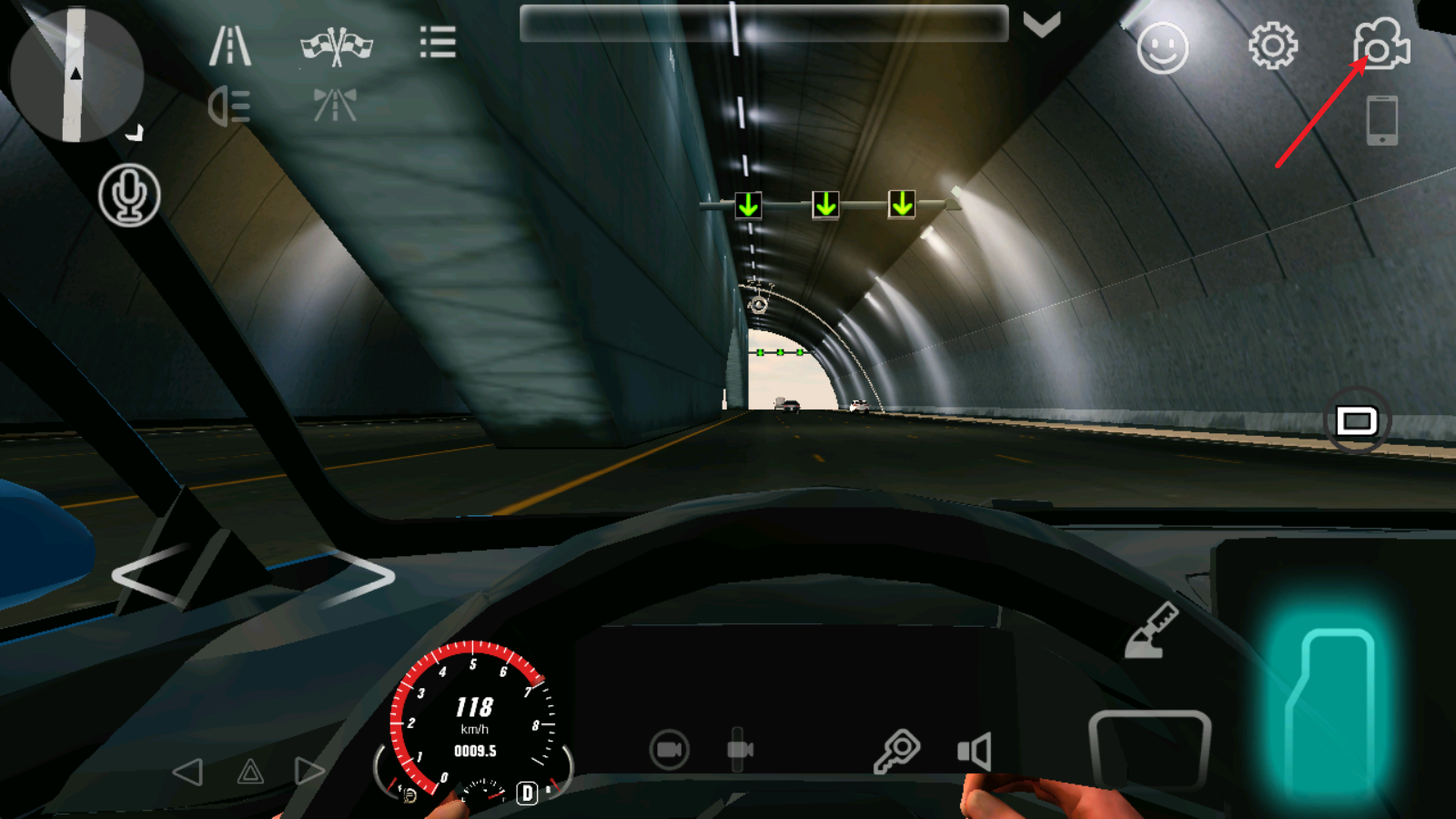1456x819 pixels.
Task: Turn the ignition key icon
Action: pyautogui.click(x=896, y=751)
